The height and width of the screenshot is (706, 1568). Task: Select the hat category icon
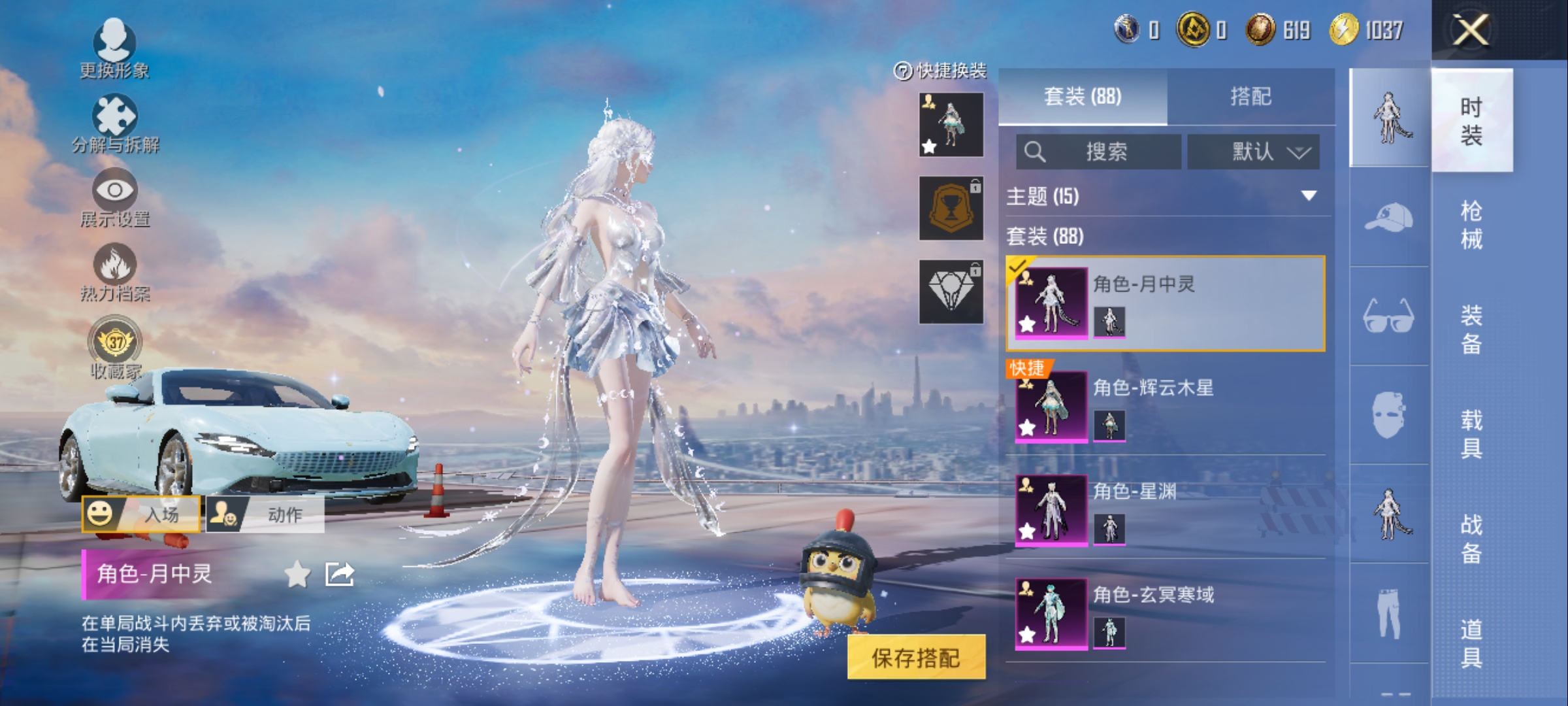tap(1389, 217)
